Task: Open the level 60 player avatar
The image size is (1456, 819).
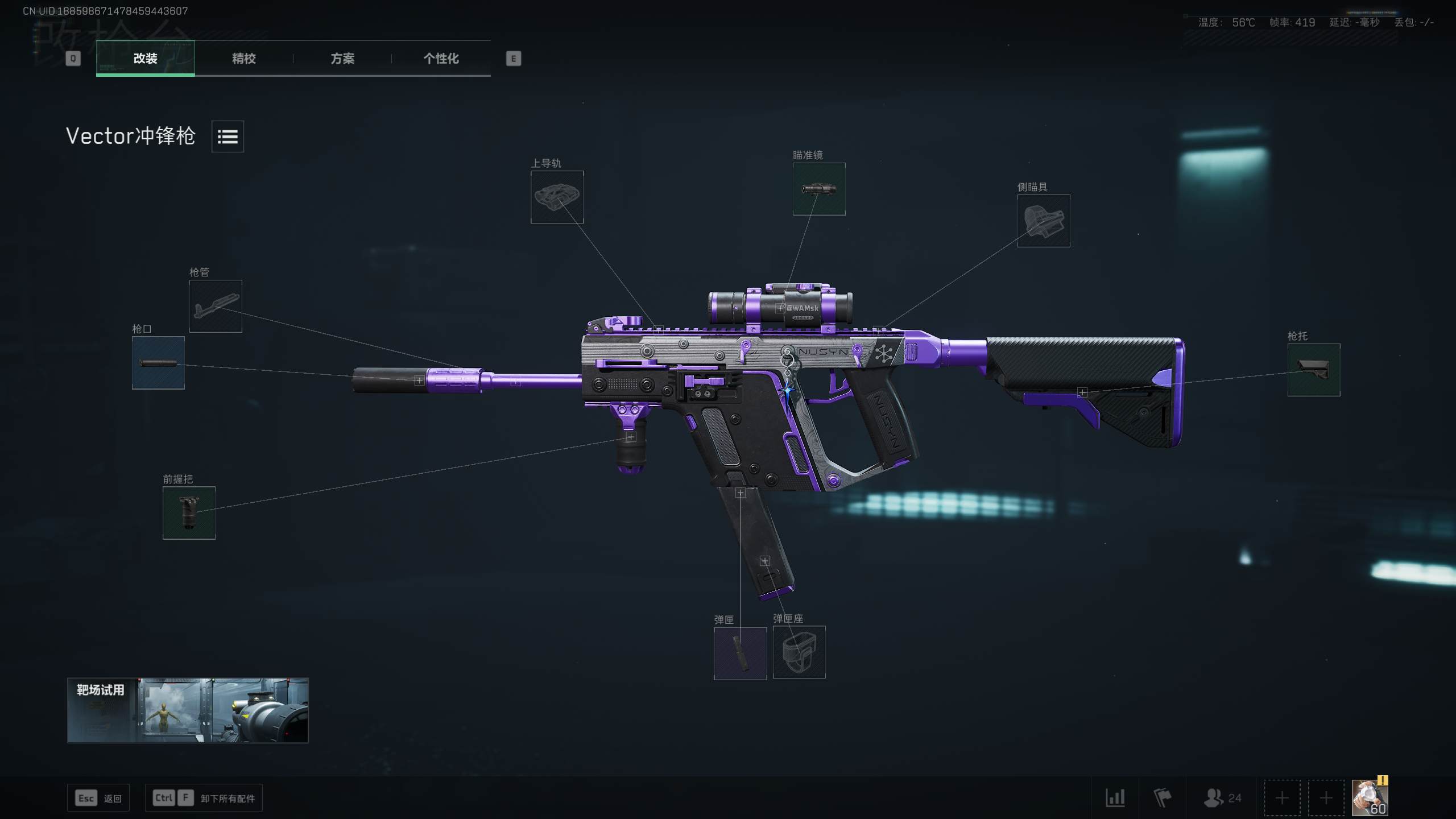Action: (x=1370, y=798)
